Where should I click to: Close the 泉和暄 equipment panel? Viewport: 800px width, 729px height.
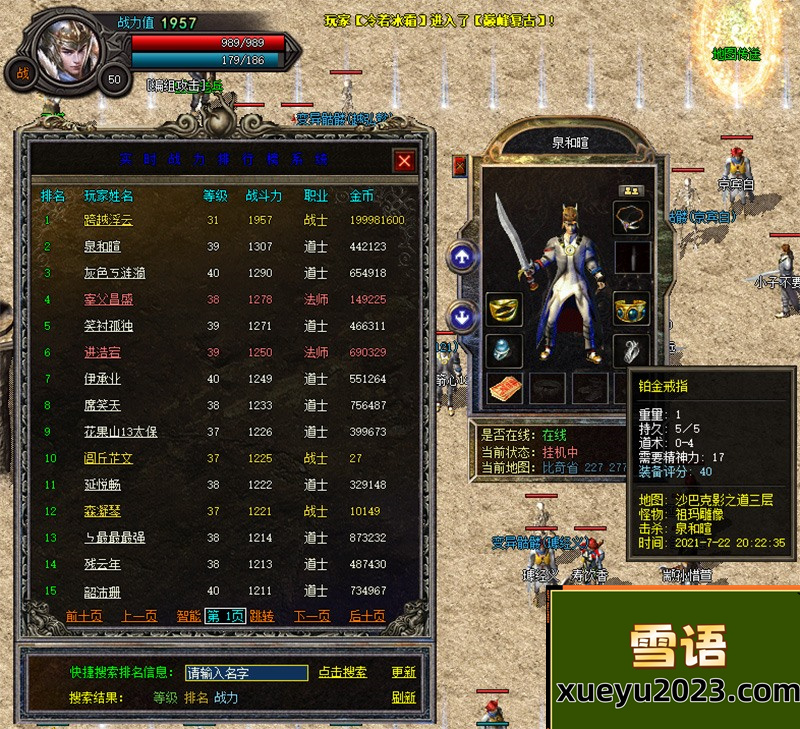pyautogui.click(x=460, y=165)
